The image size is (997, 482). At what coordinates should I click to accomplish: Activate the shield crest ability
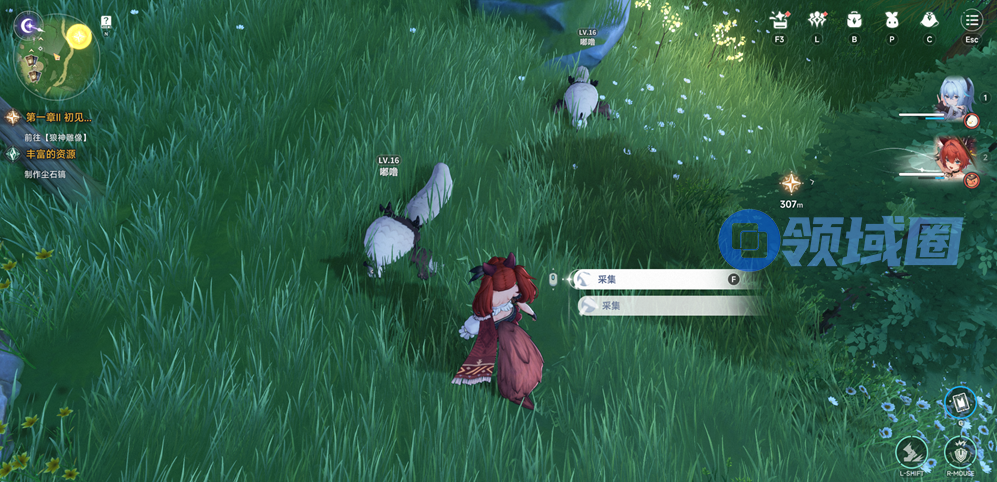(960, 452)
